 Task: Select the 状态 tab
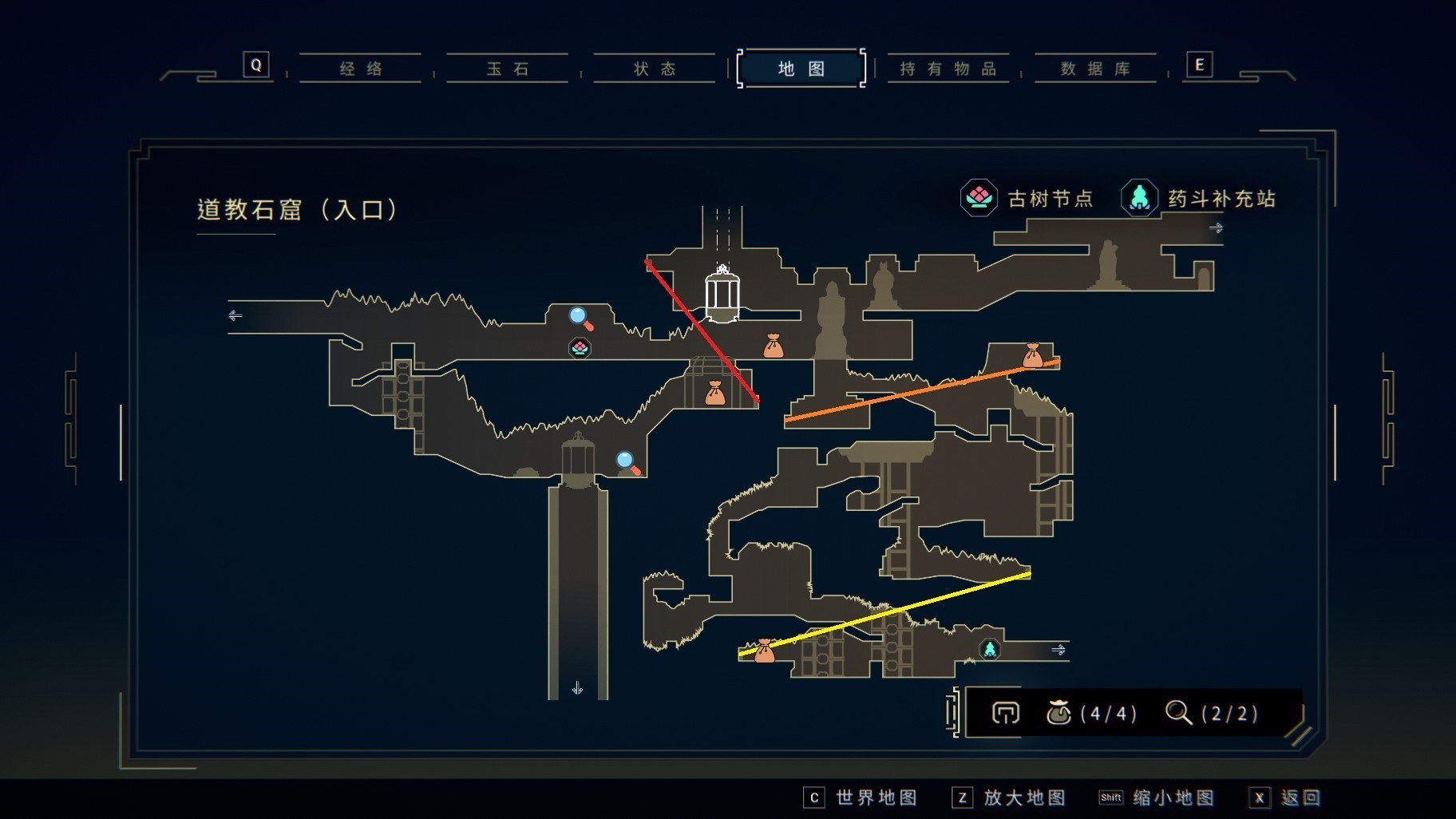655,69
